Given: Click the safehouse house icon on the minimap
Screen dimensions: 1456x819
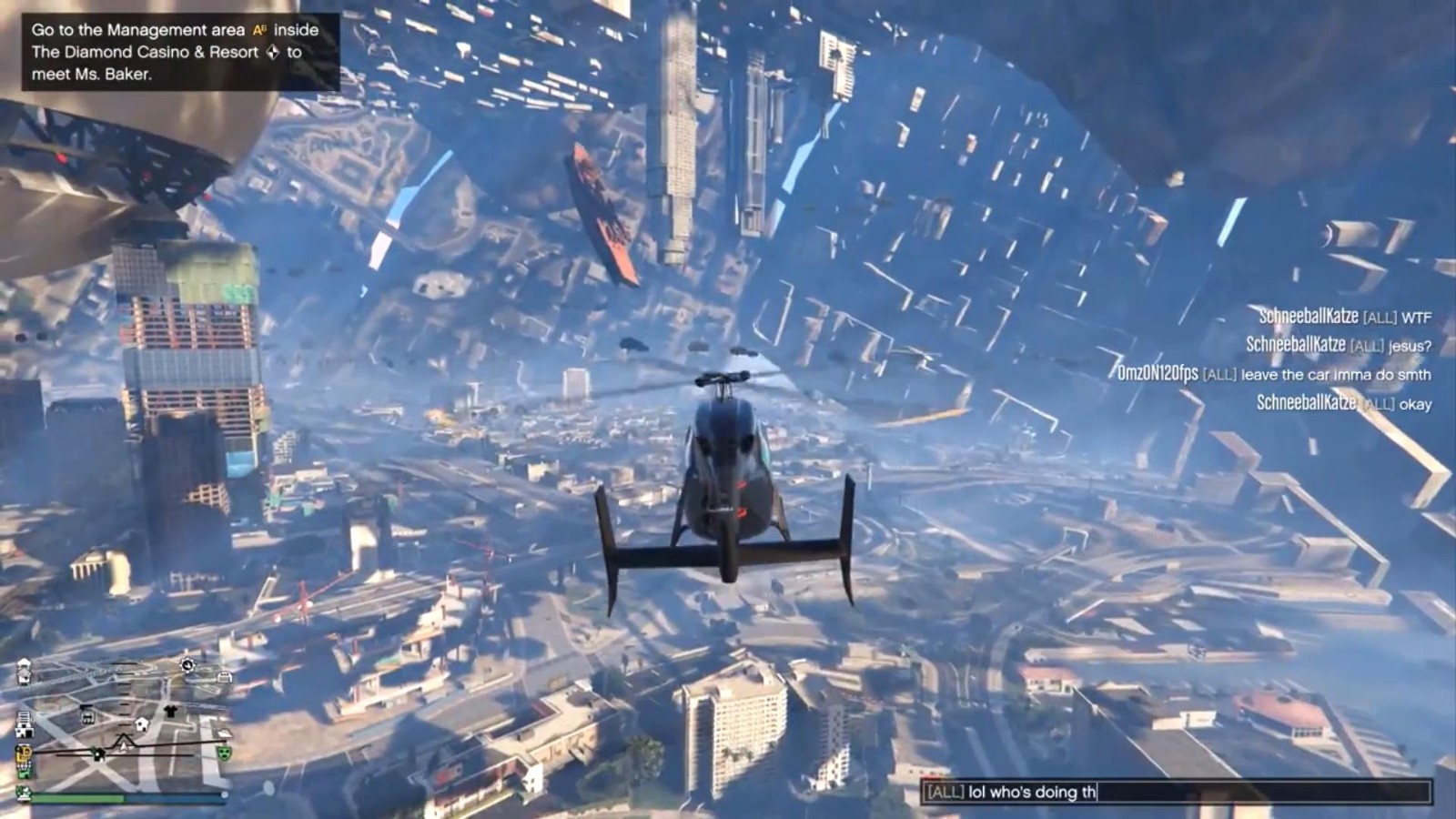Looking at the screenshot, I should pos(142,724).
